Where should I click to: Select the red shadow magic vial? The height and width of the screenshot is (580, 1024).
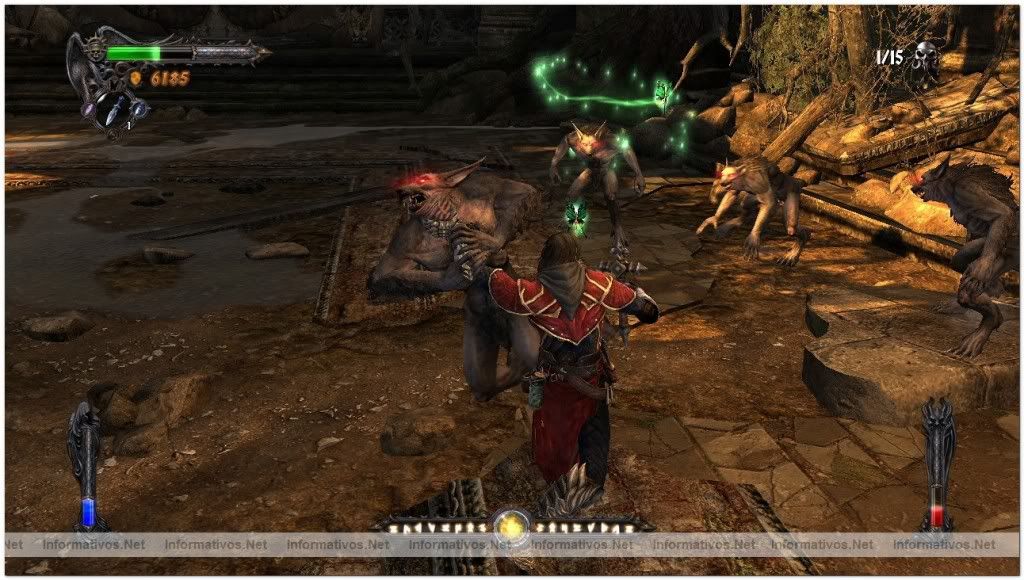(x=938, y=513)
